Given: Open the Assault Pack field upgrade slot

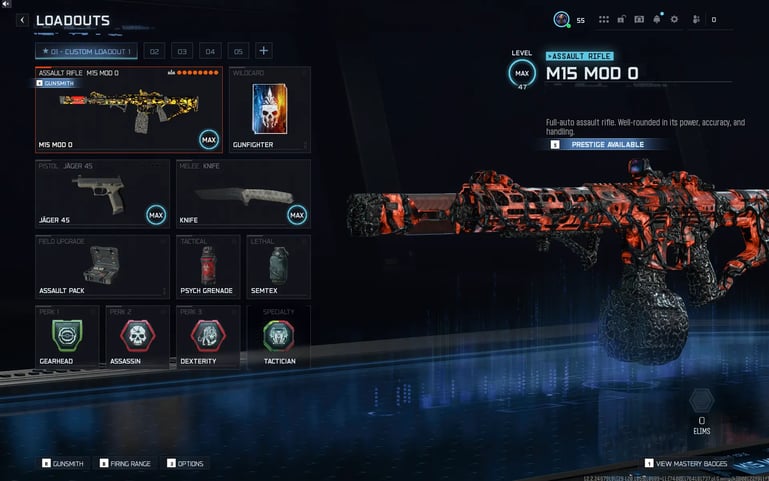Looking at the screenshot, I should click(x=102, y=266).
